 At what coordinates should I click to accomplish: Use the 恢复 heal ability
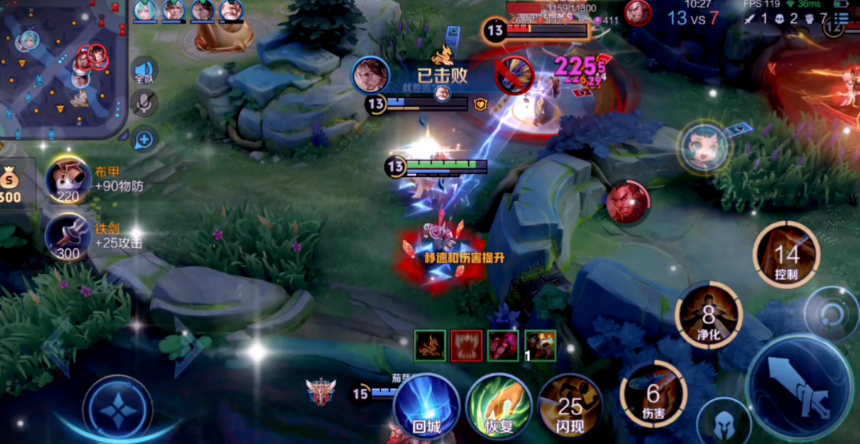498,405
